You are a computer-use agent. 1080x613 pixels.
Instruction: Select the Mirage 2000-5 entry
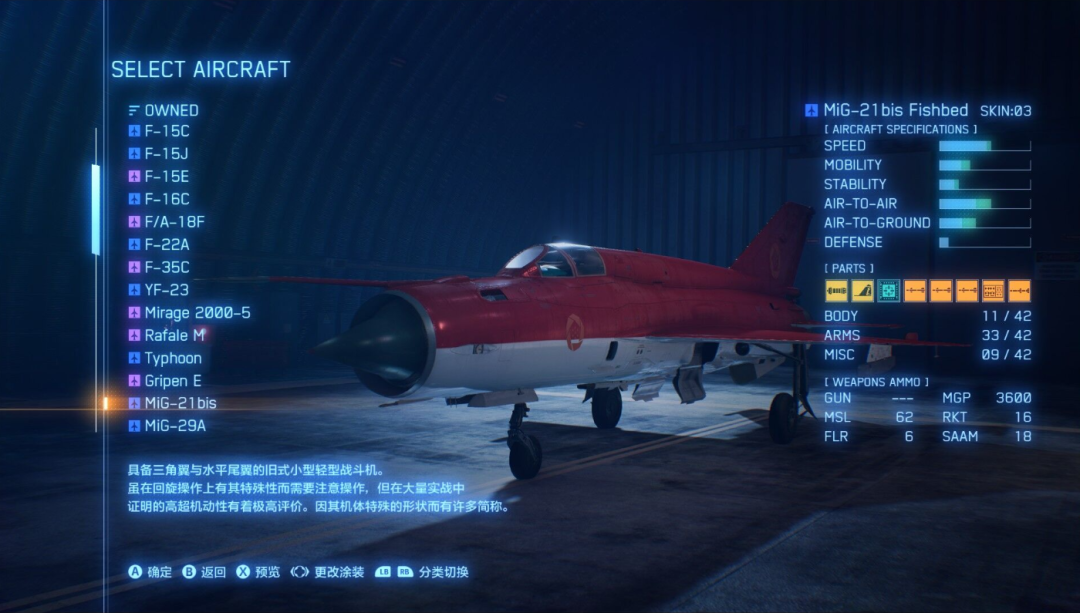coord(197,313)
